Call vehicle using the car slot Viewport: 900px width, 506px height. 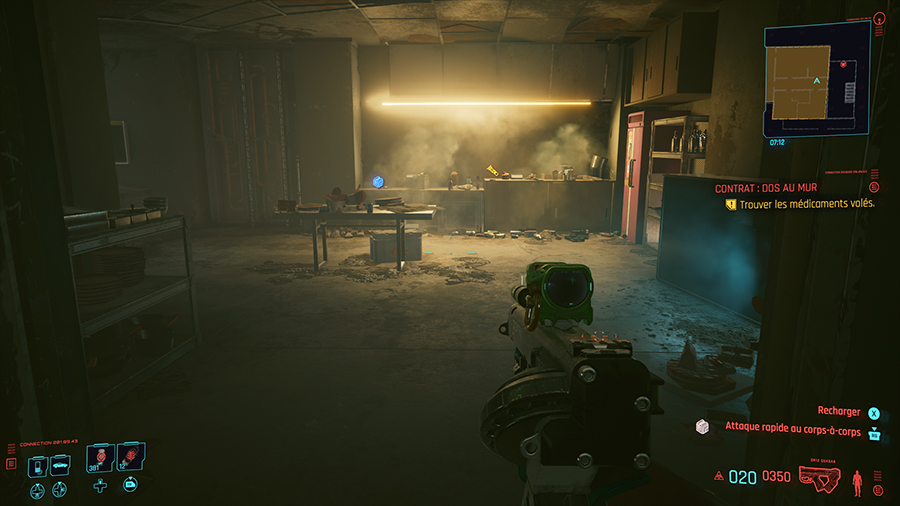(x=60, y=465)
